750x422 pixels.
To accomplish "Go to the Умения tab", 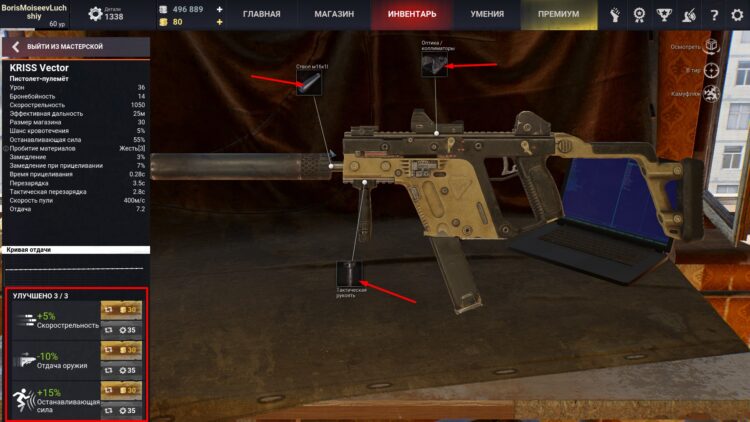I will click(x=487, y=15).
